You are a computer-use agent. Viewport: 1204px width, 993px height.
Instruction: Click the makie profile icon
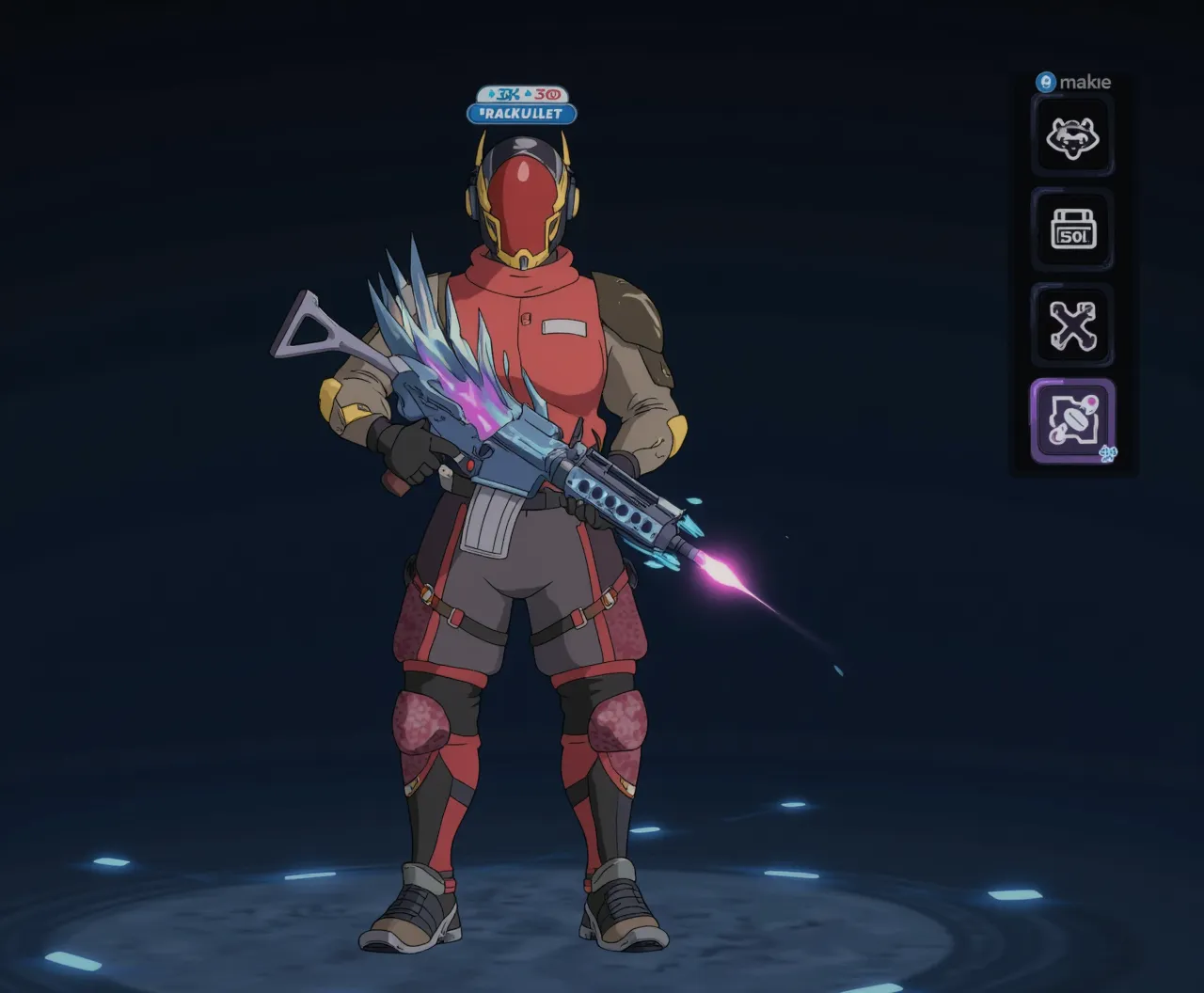[1045, 83]
